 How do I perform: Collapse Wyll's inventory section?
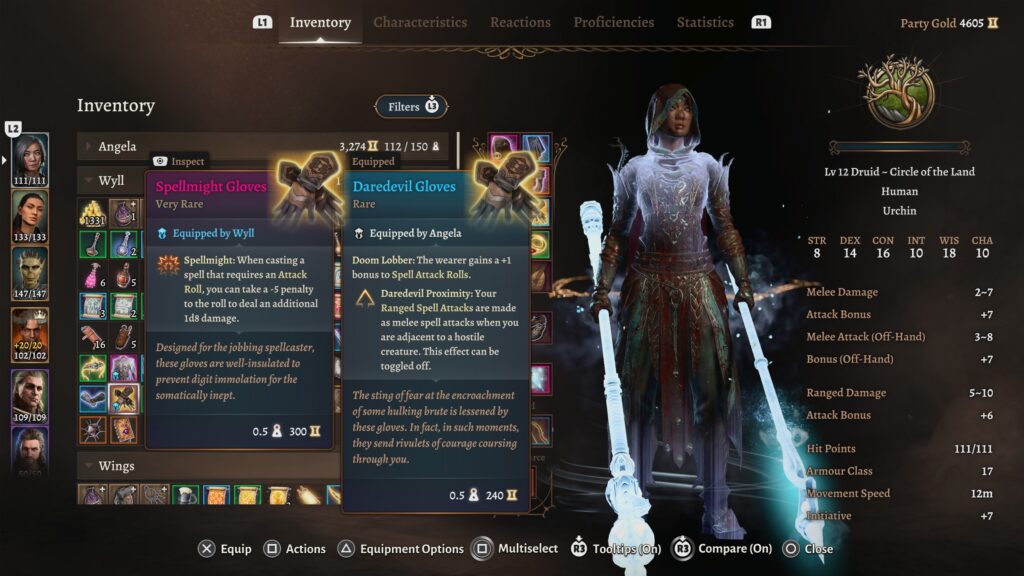point(90,181)
